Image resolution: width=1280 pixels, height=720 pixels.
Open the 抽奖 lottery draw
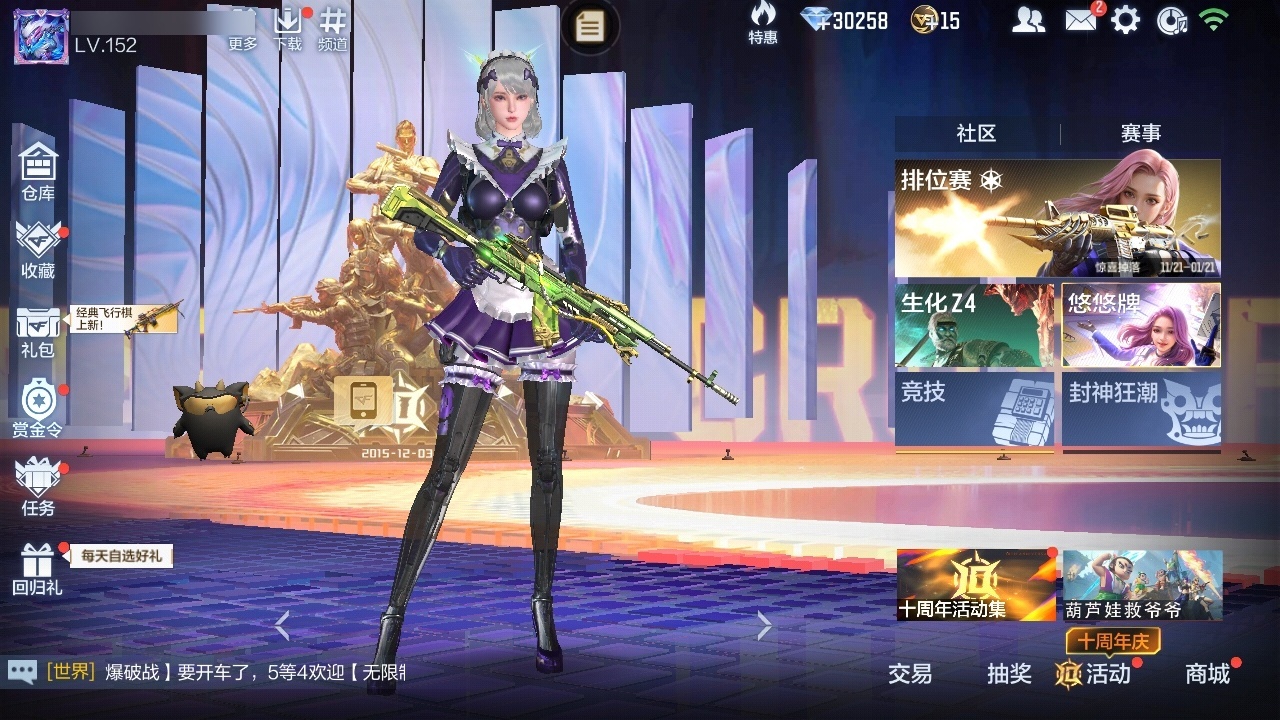tap(1009, 674)
